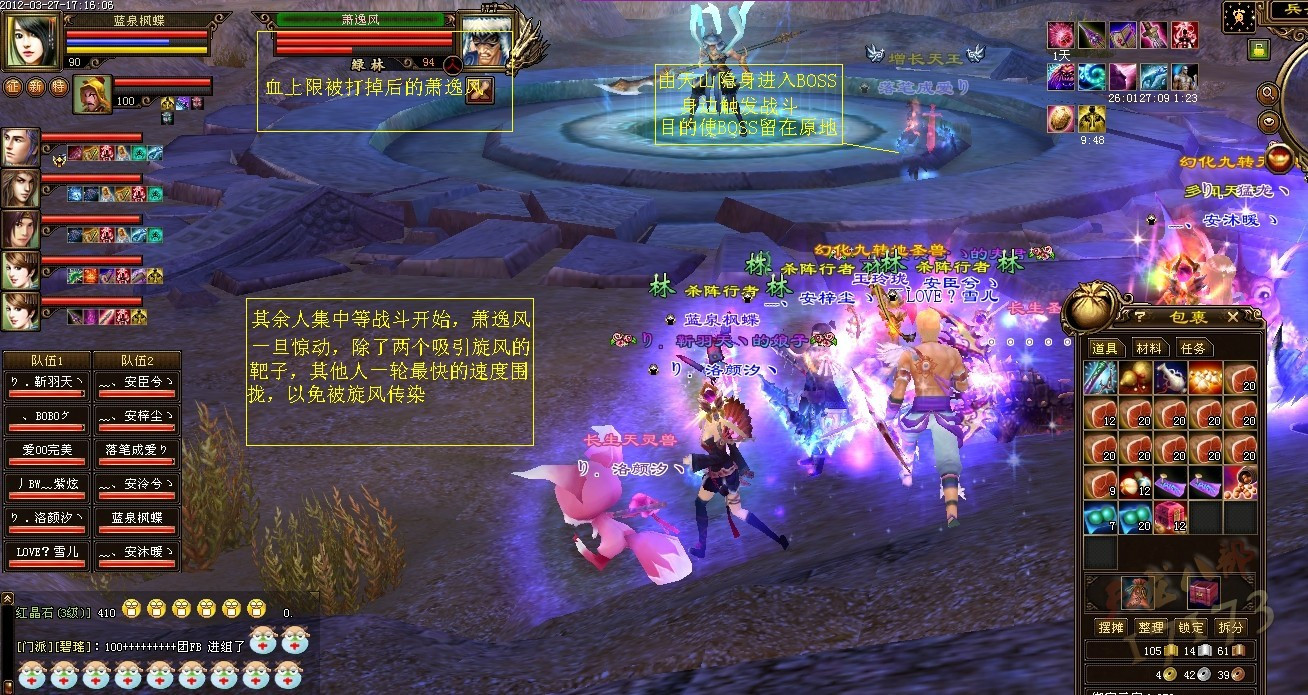Click the 新 round button under the portrait

coord(36,86)
